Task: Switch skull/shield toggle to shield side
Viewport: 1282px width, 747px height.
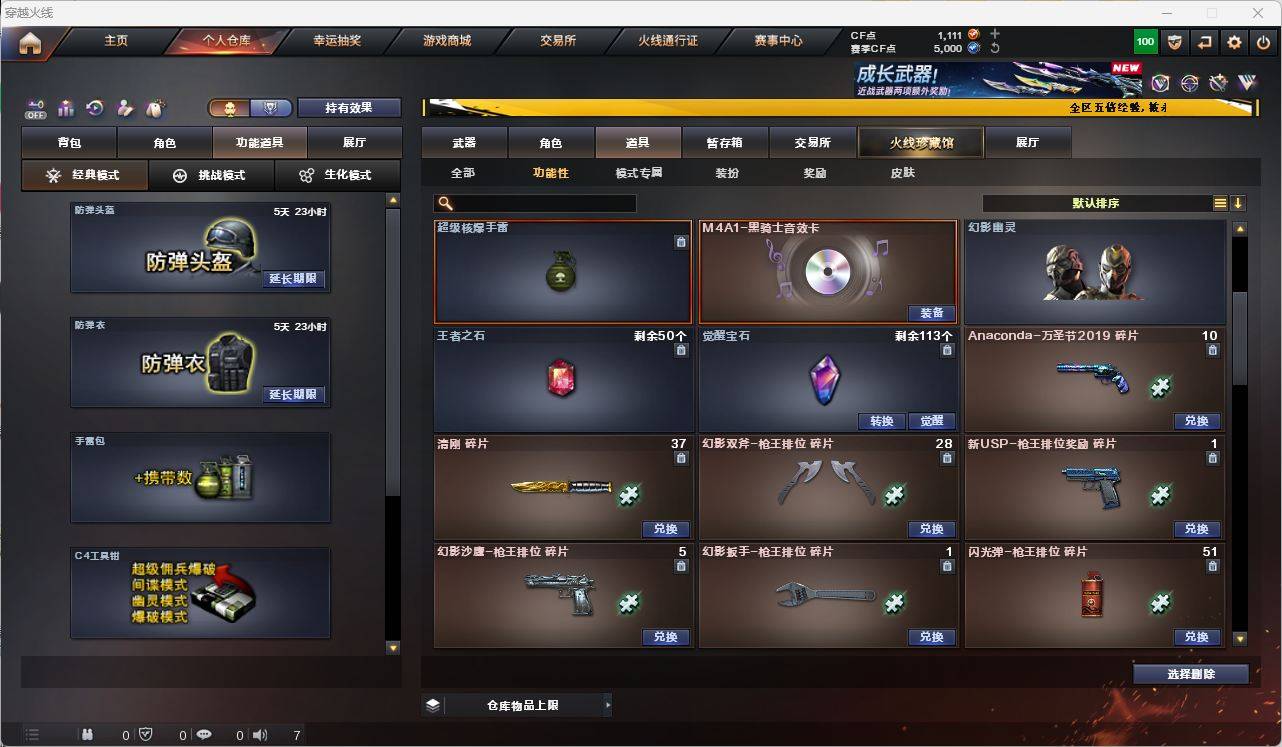Action: [x=272, y=107]
